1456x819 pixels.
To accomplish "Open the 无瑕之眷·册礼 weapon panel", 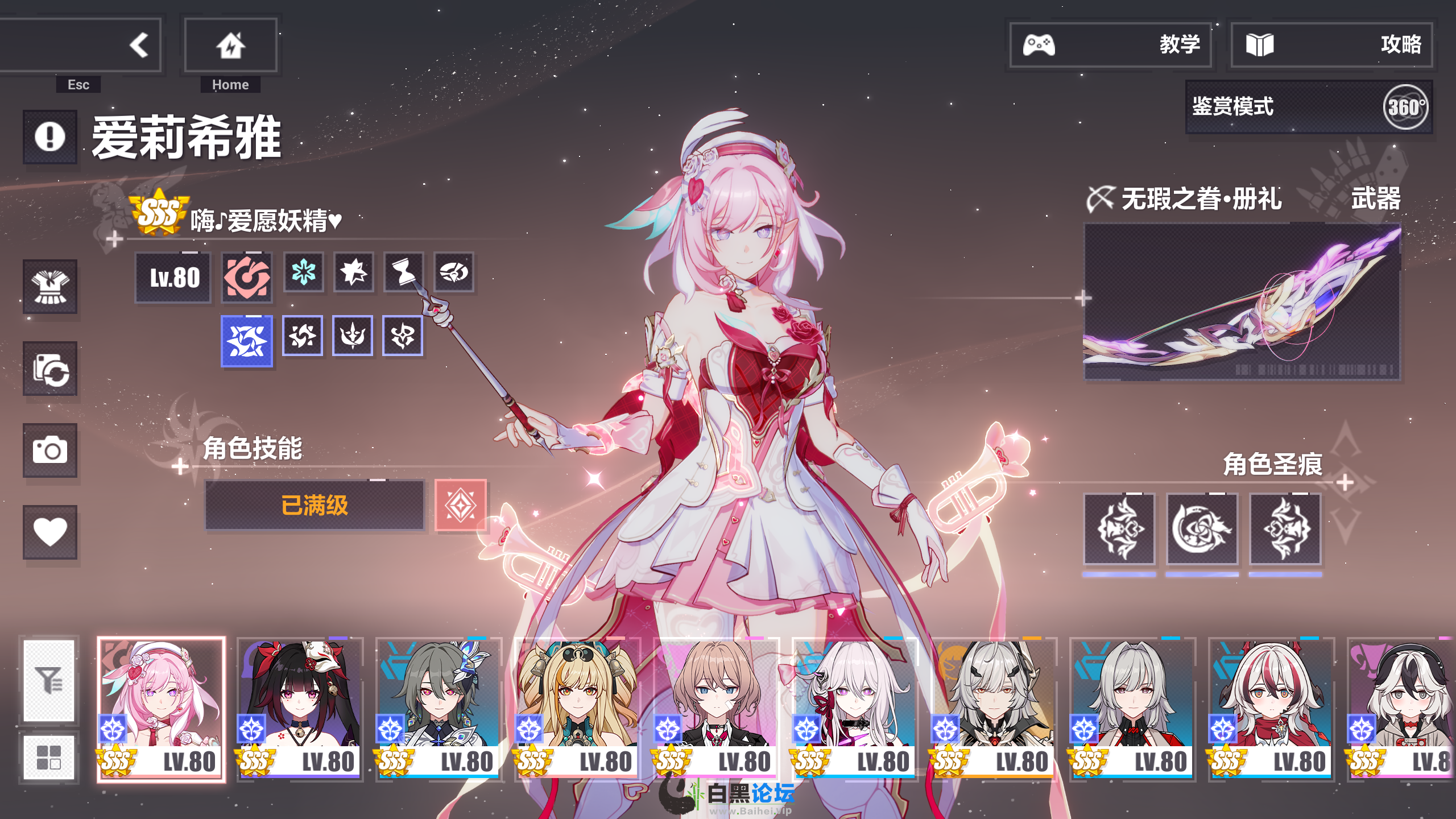I will [x=1242, y=301].
